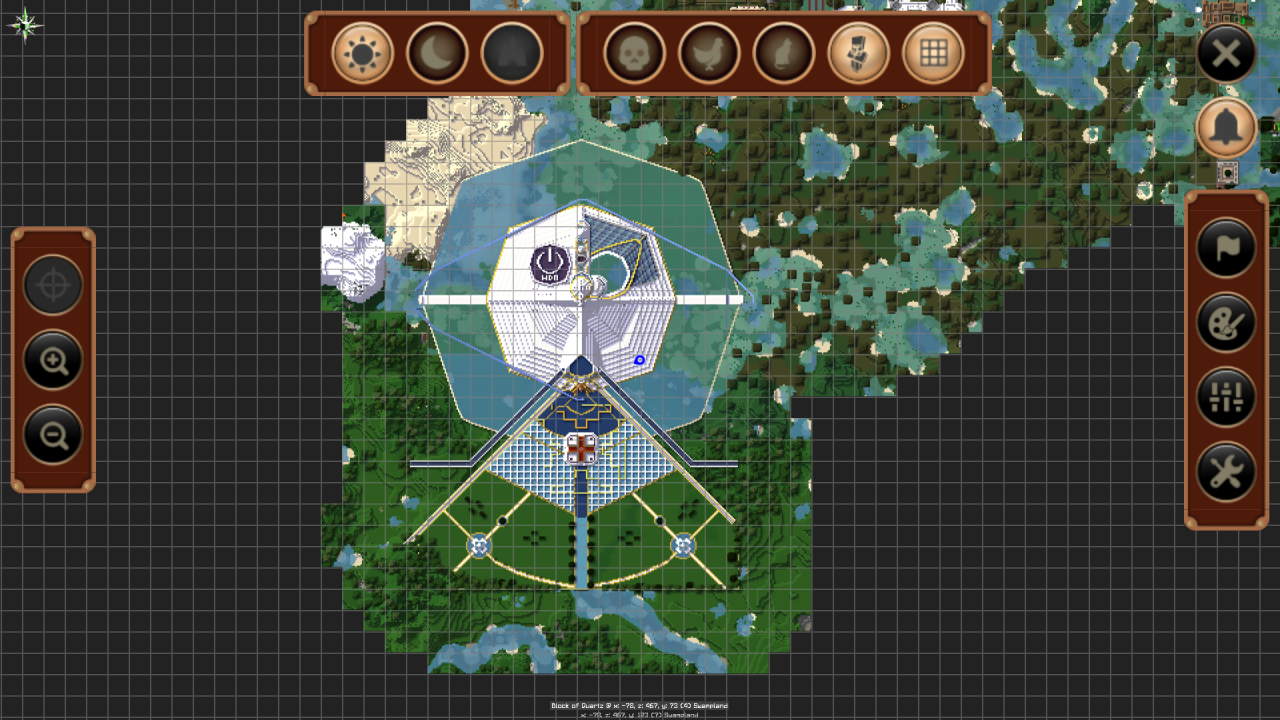Open the wrench and screwdriver actions

coord(1226,472)
